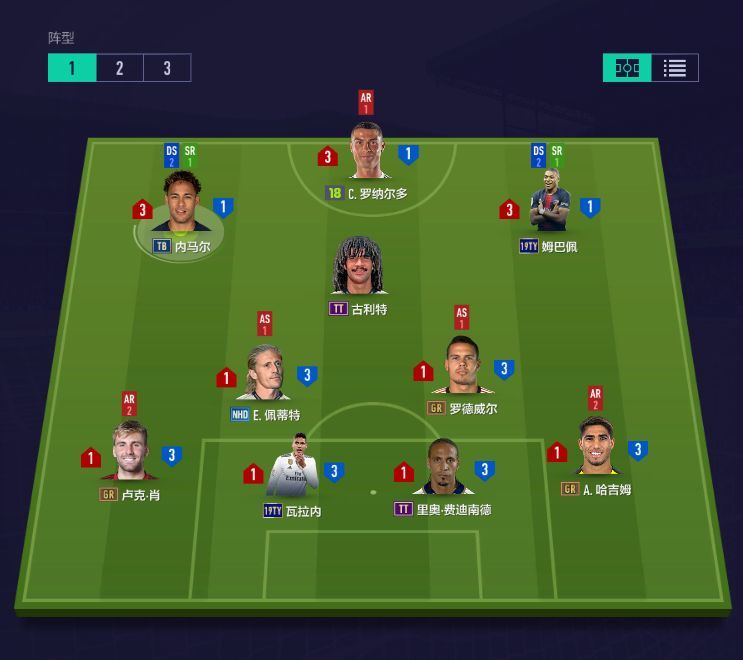Image resolution: width=743 pixels, height=660 pixels.
Task: Switch to pitch view layout
Action: pyautogui.click(x=627, y=68)
